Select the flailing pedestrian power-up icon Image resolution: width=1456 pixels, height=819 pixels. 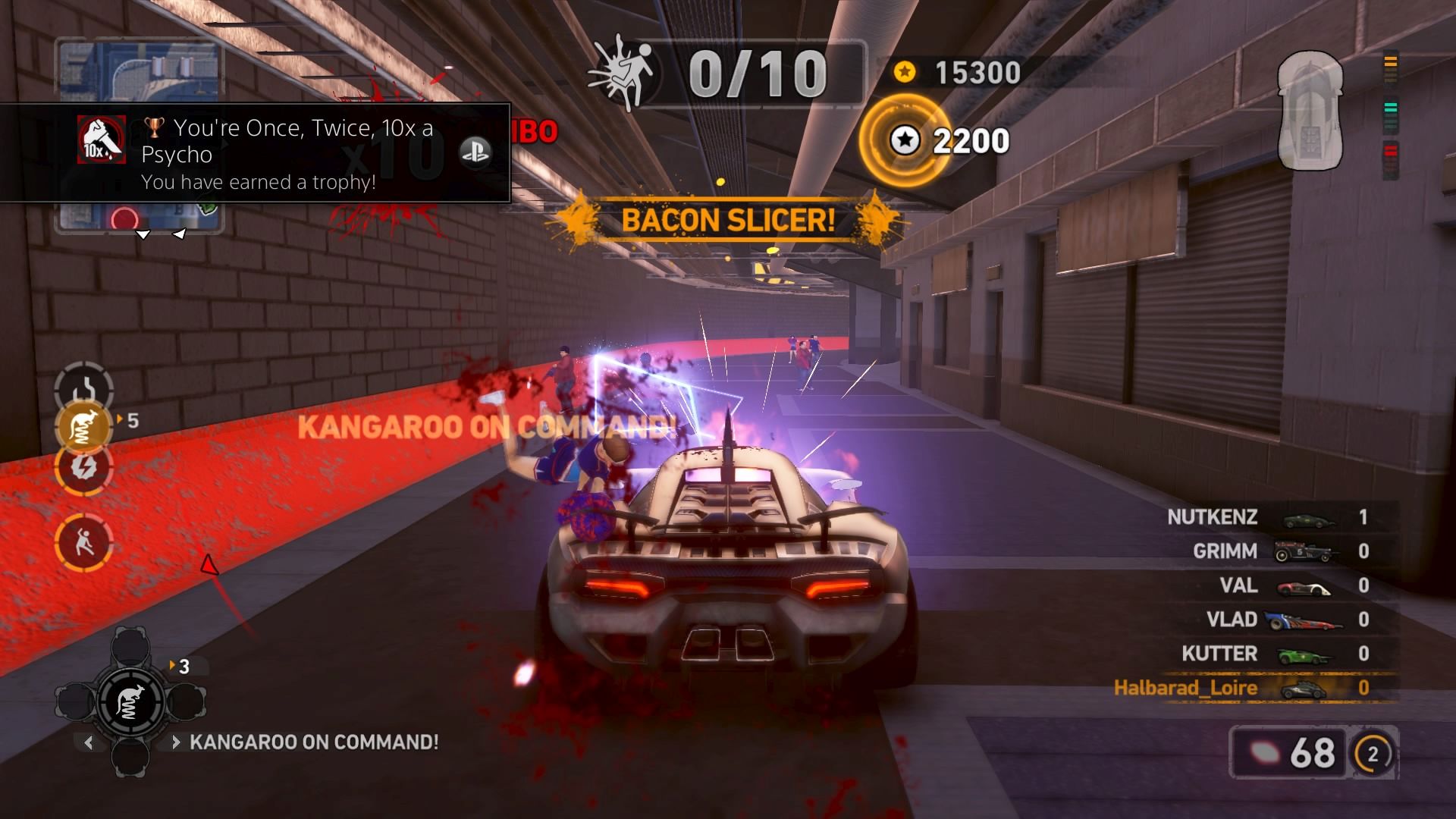pyautogui.click(x=83, y=541)
